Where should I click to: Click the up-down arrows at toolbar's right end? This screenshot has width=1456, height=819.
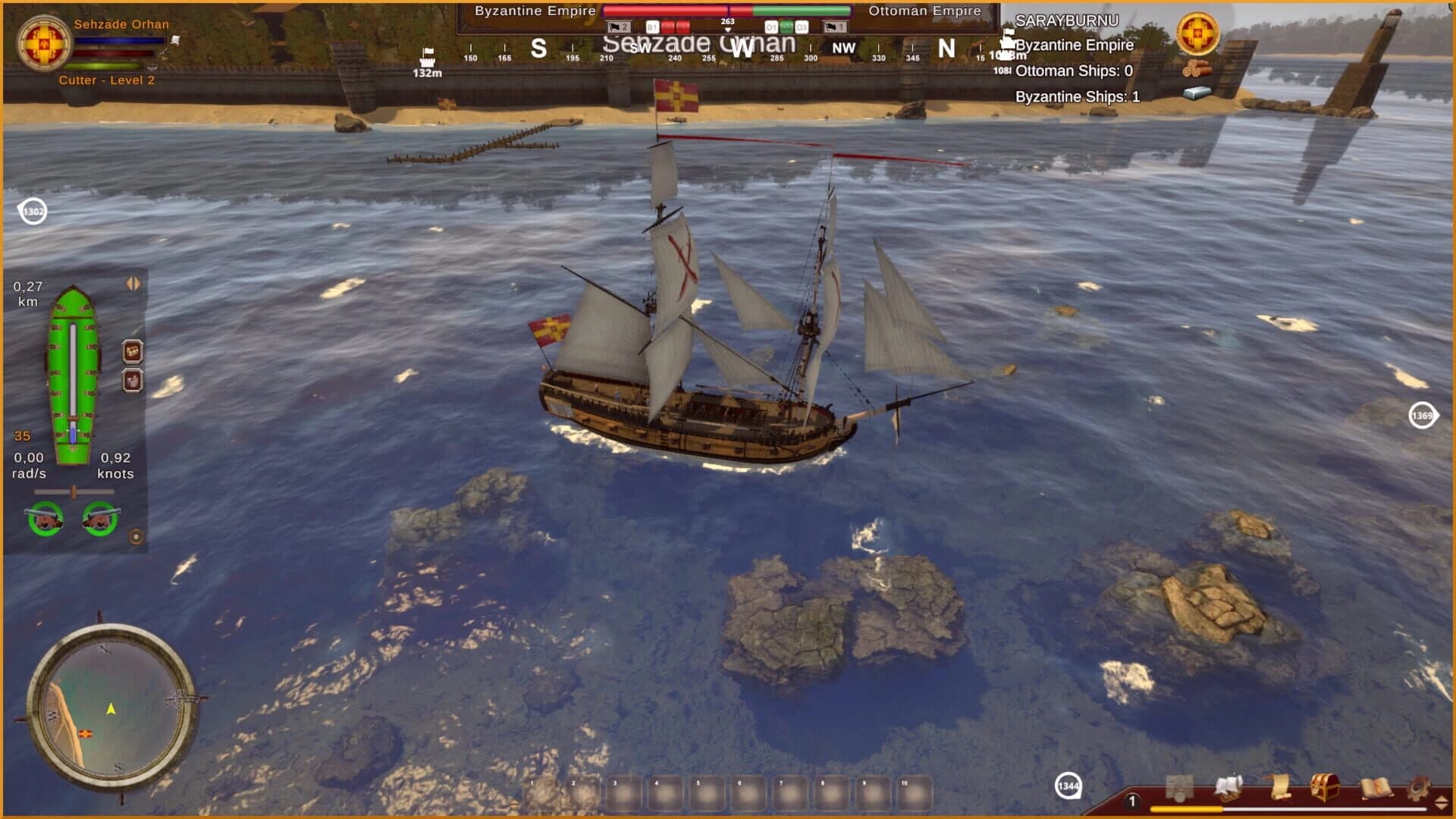tap(1440, 802)
